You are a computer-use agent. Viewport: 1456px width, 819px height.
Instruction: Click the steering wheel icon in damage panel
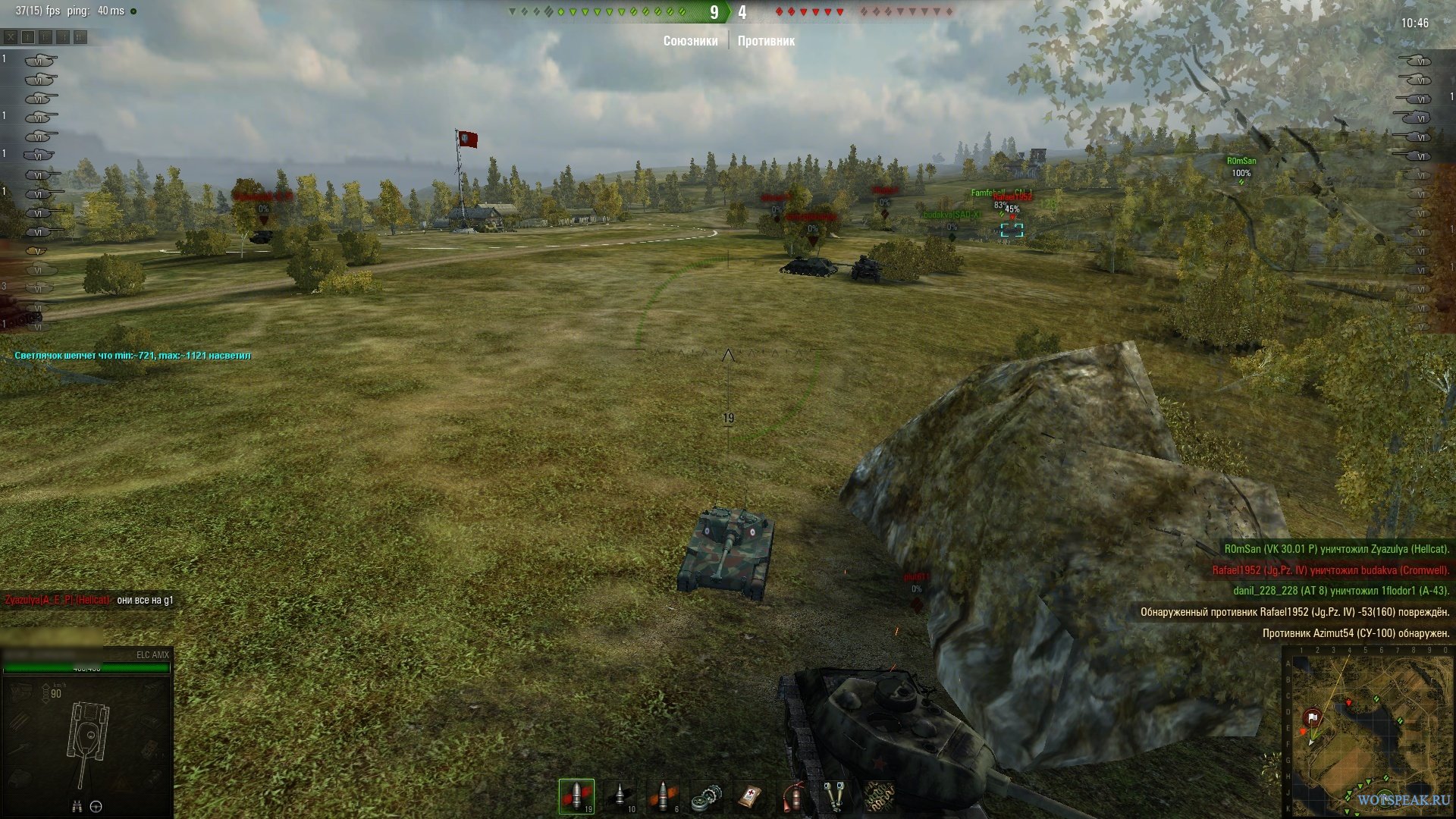coord(96,807)
